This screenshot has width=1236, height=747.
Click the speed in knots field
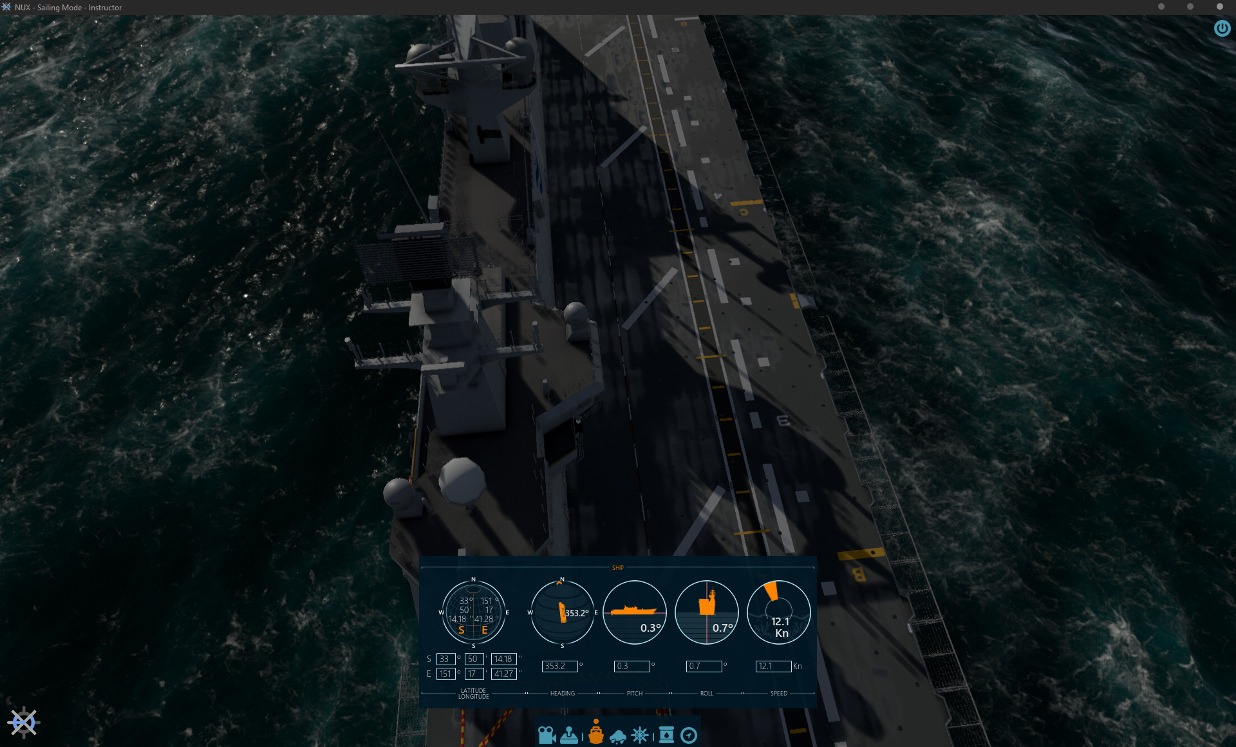[x=773, y=666]
